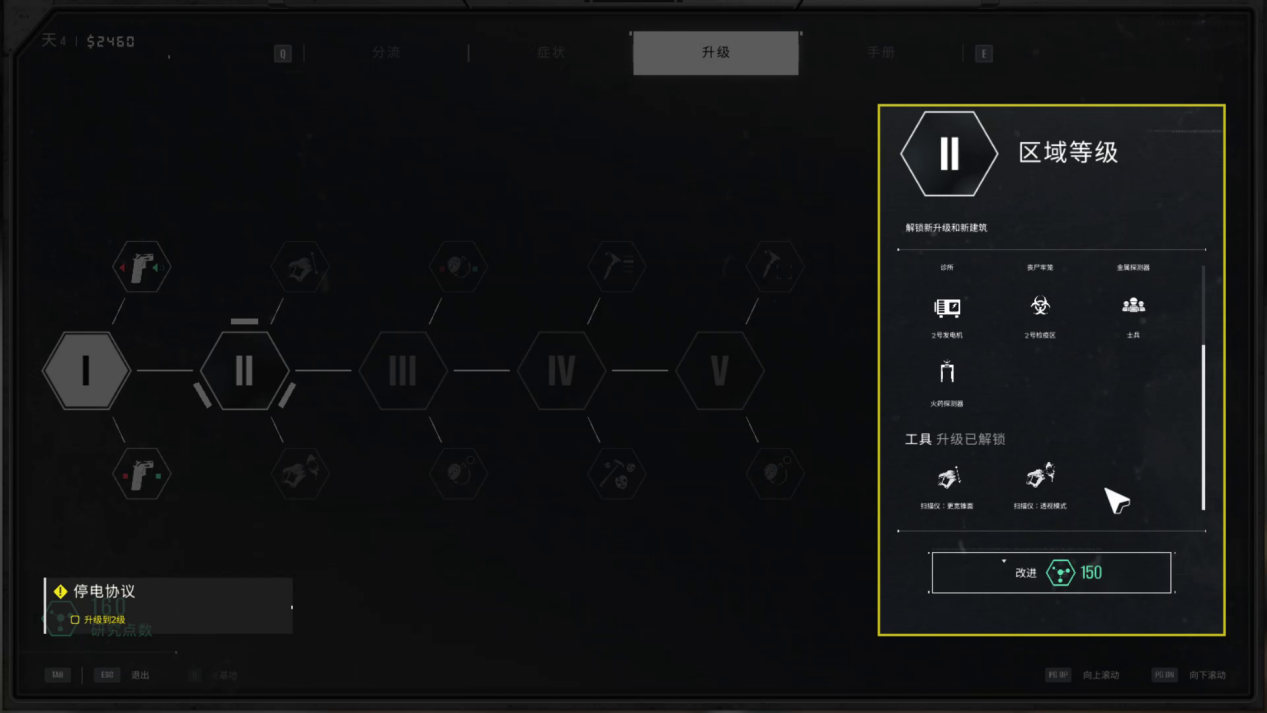Image resolution: width=1267 pixels, height=713 pixels.
Task: Choose the 火药探测器 detector gate icon
Action: click(947, 374)
